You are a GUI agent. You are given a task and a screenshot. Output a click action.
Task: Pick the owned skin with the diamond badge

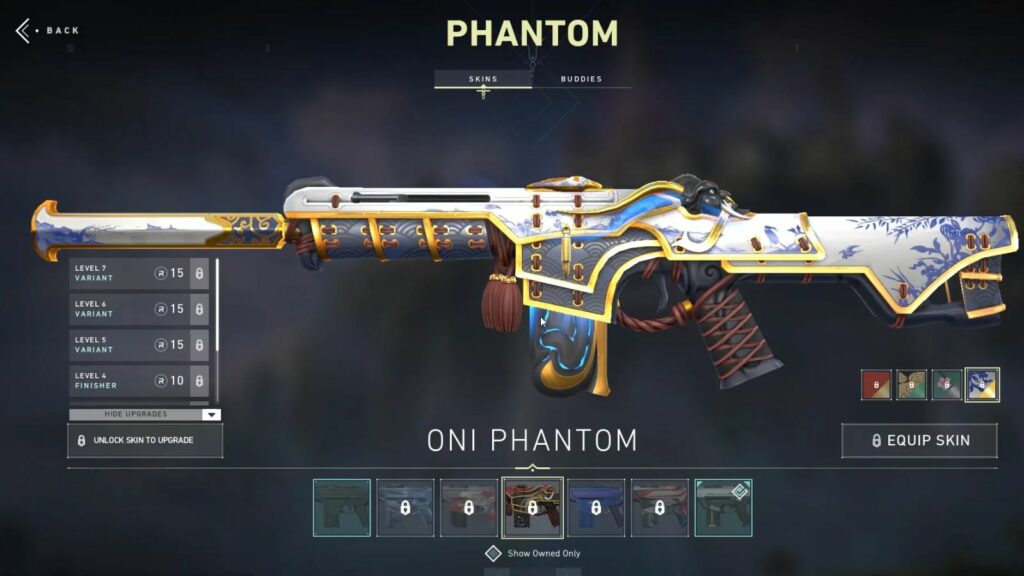click(723, 508)
